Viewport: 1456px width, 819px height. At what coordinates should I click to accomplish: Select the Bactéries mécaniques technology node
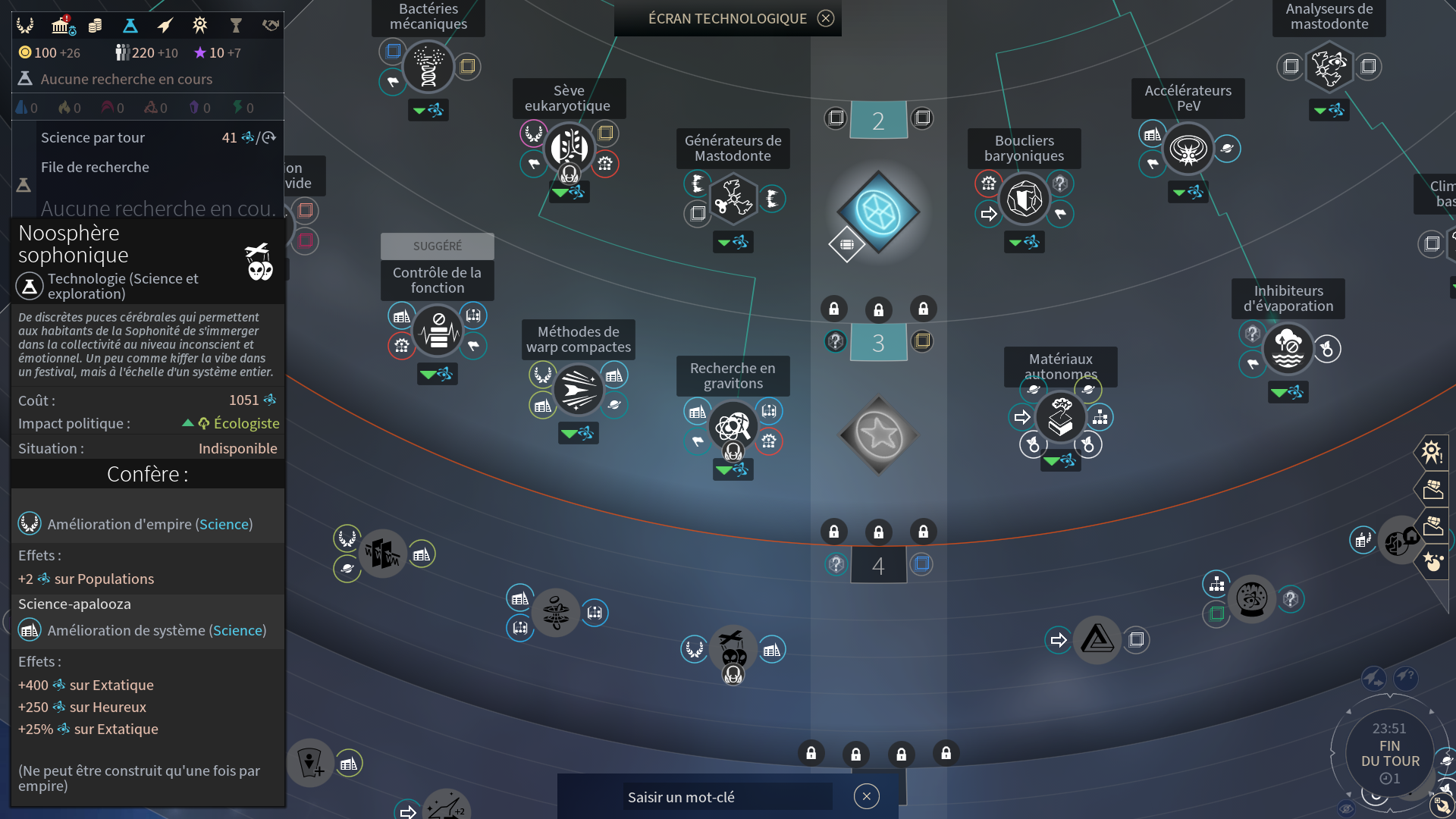point(428,66)
